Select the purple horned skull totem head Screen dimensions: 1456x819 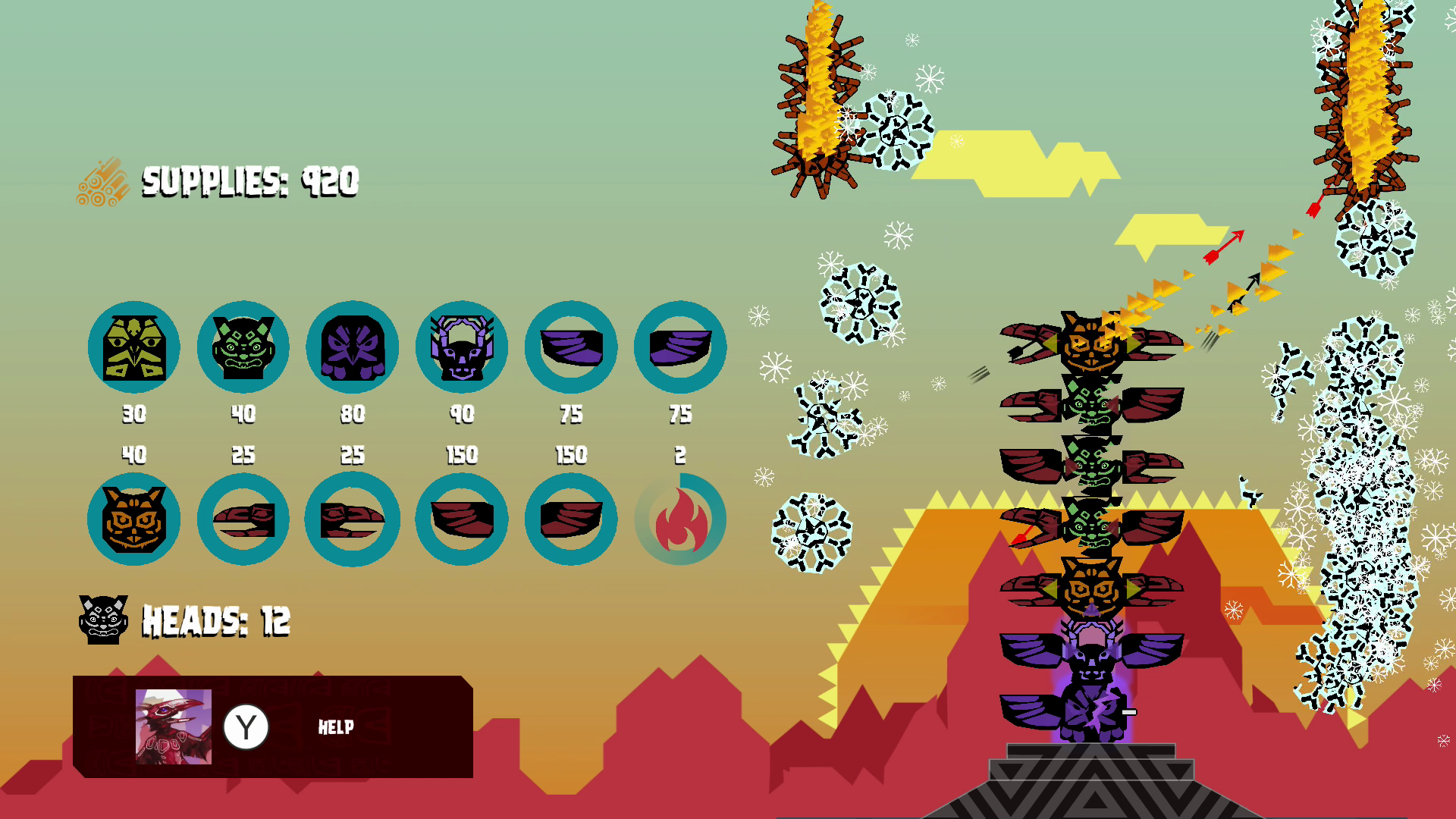click(462, 347)
